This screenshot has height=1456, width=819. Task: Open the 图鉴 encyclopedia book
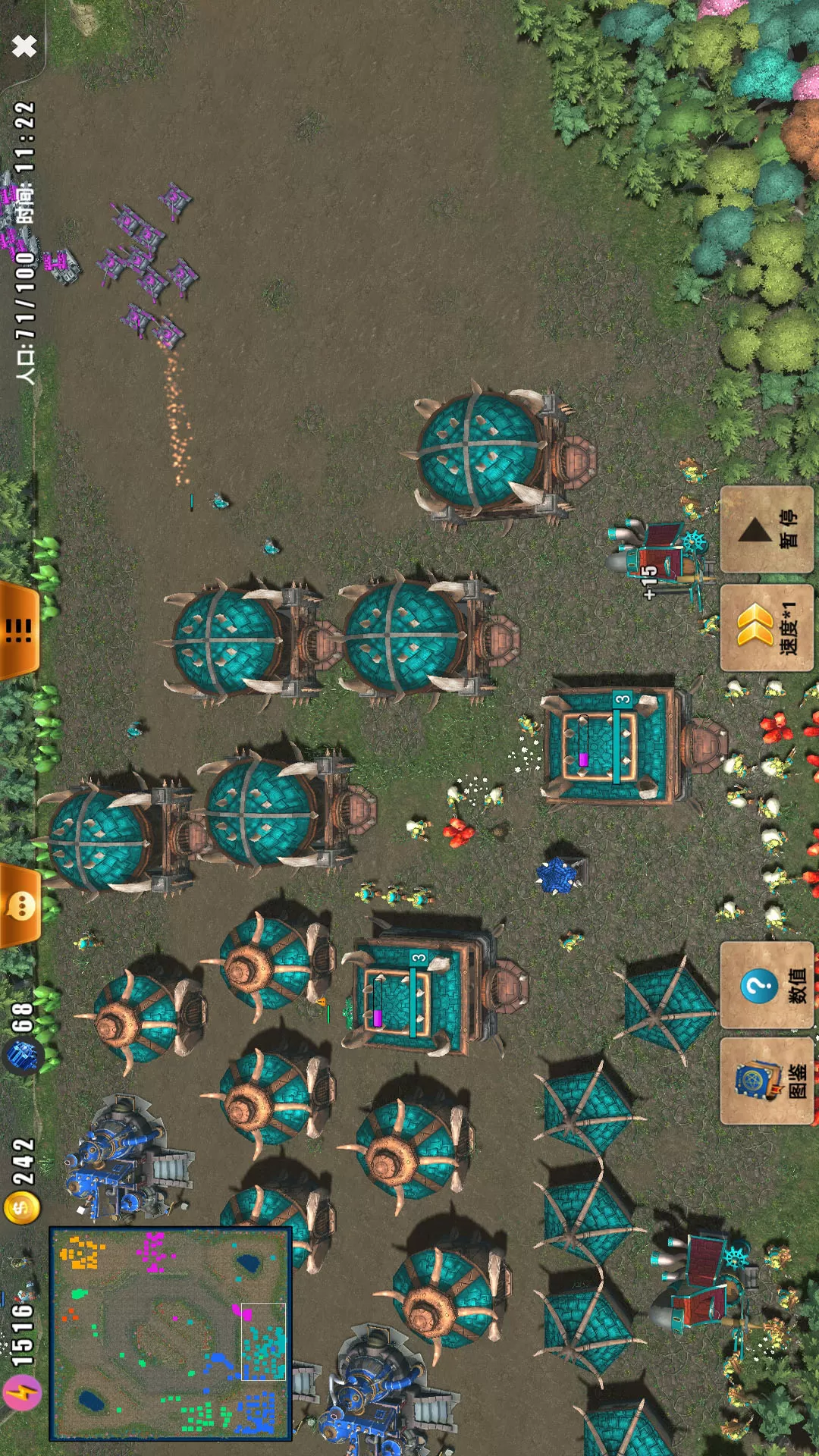point(766,1081)
